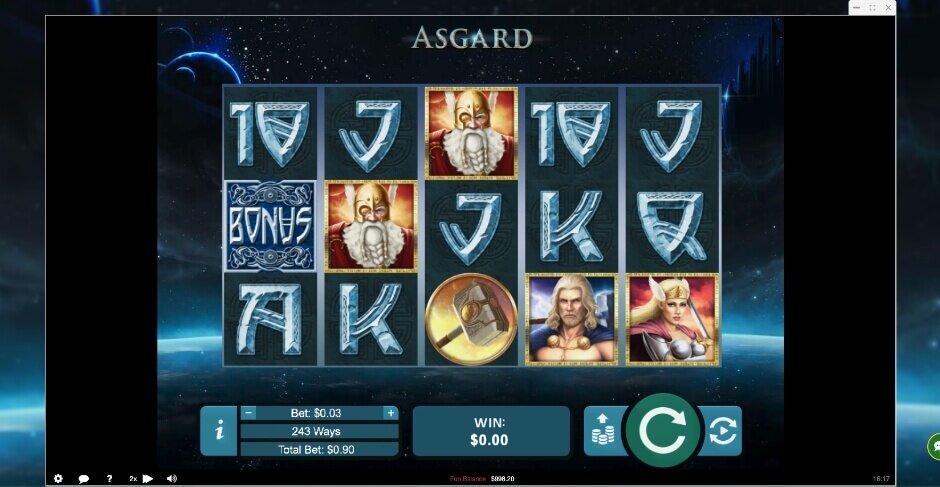Open the chat speech bubble icon
Image resolution: width=940 pixels, height=487 pixels.
coord(84,479)
